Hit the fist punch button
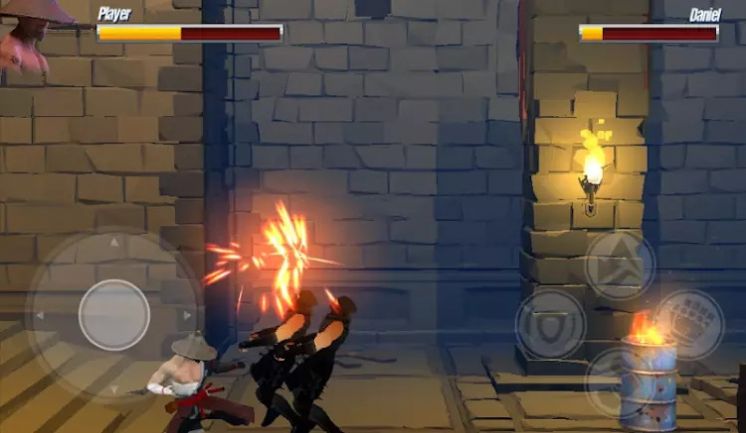The width and height of the screenshot is (746, 433). pyautogui.click(x=689, y=323)
